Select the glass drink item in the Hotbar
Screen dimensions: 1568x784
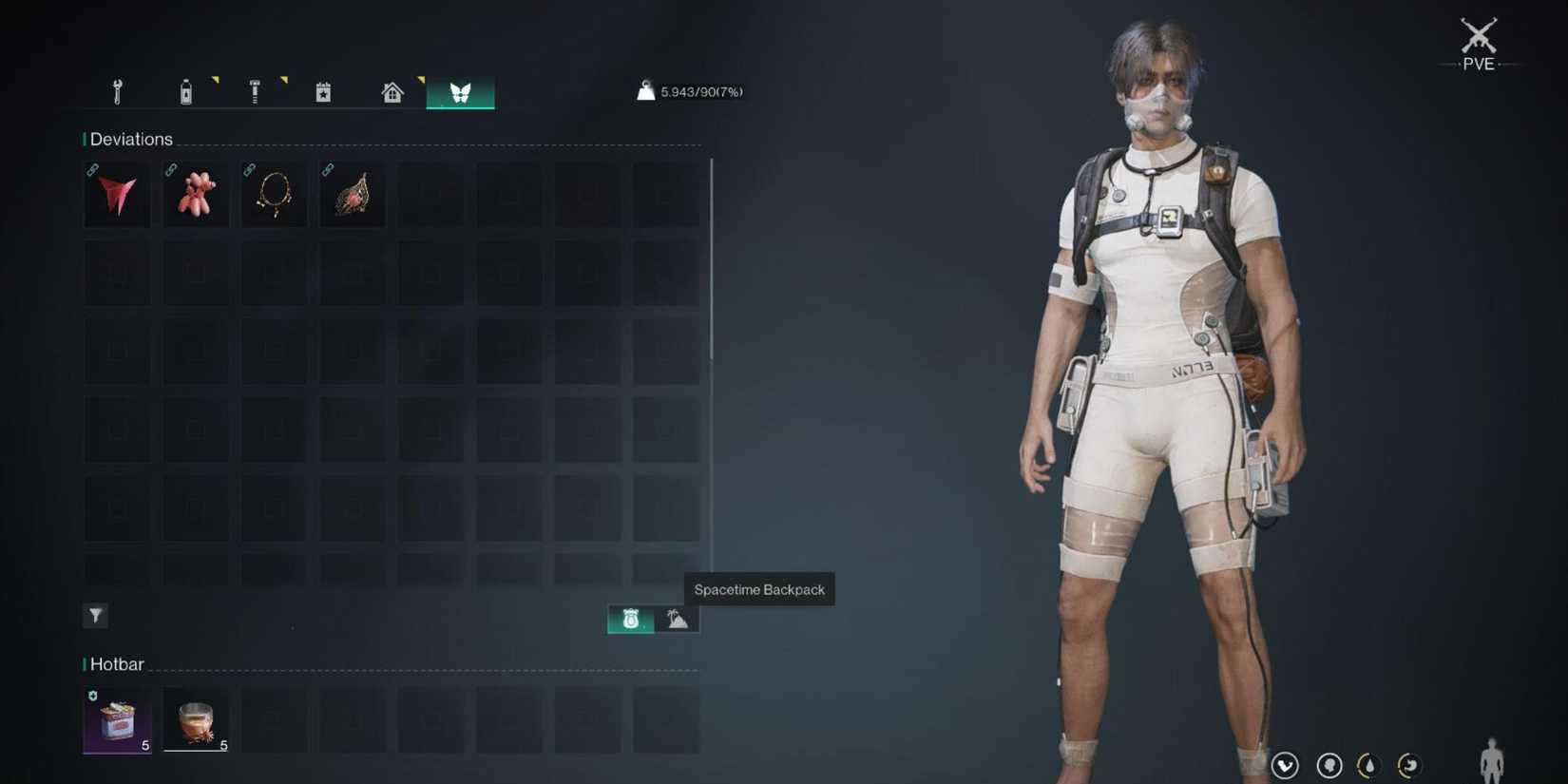(195, 718)
